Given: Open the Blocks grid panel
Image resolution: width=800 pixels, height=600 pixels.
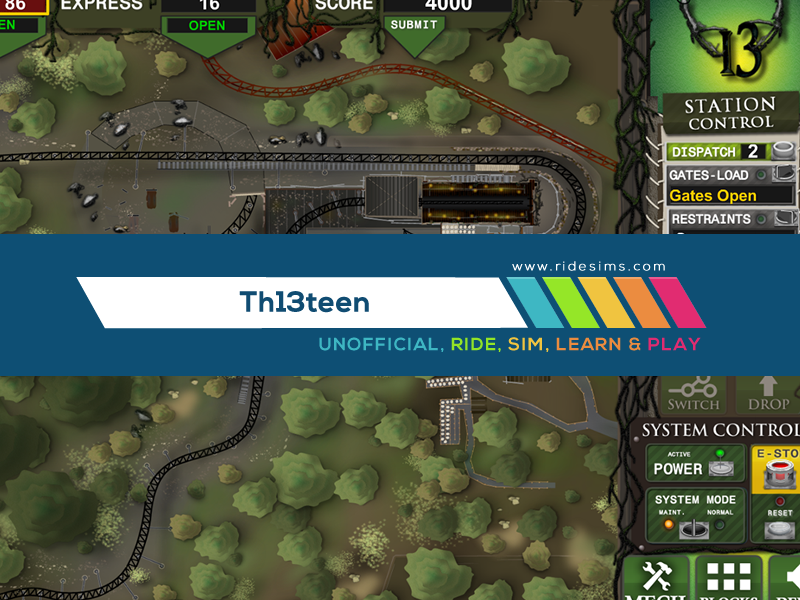Looking at the screenshot, I should [727, 578].
